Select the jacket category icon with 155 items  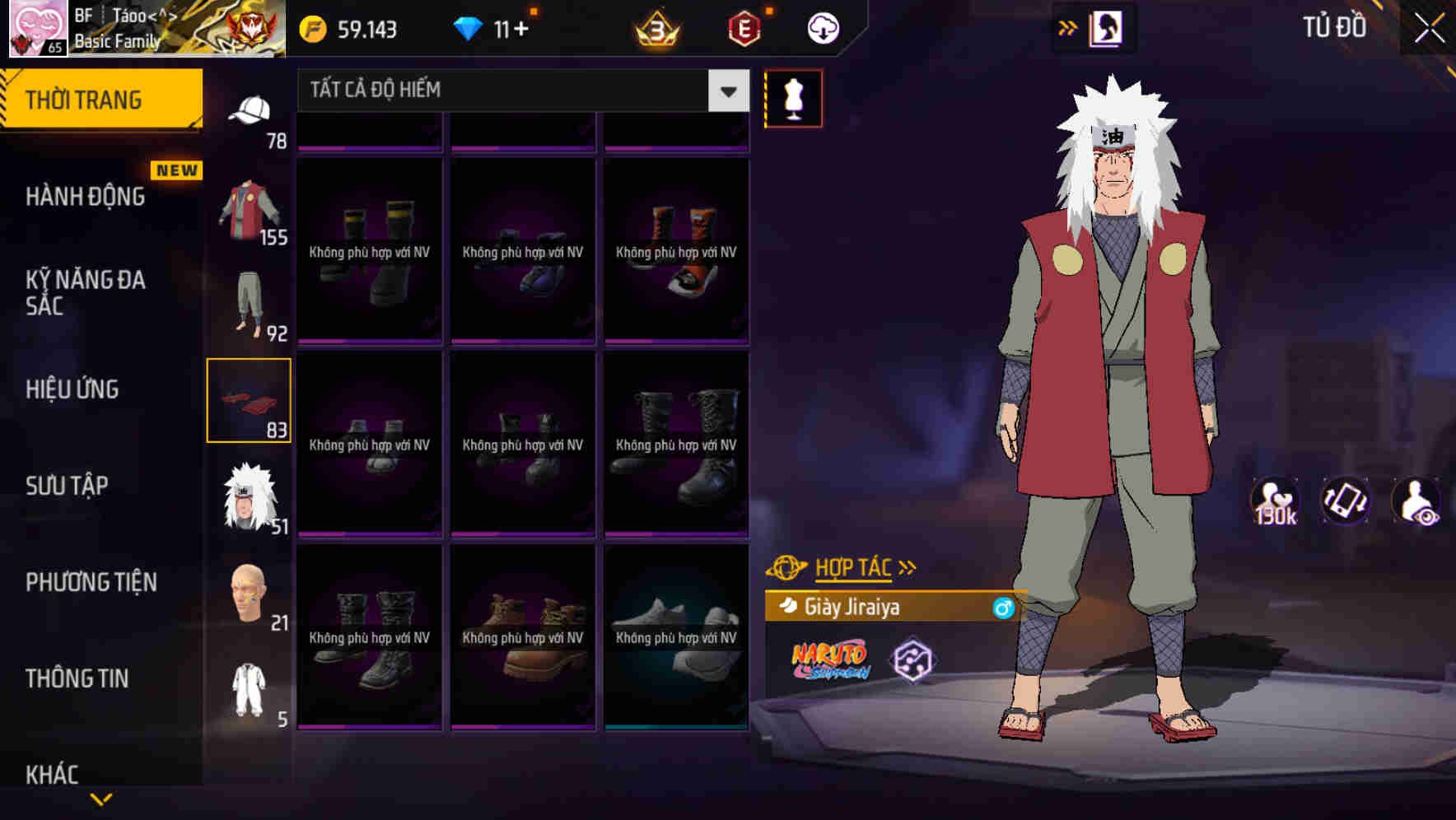click(x=247, y=210)
